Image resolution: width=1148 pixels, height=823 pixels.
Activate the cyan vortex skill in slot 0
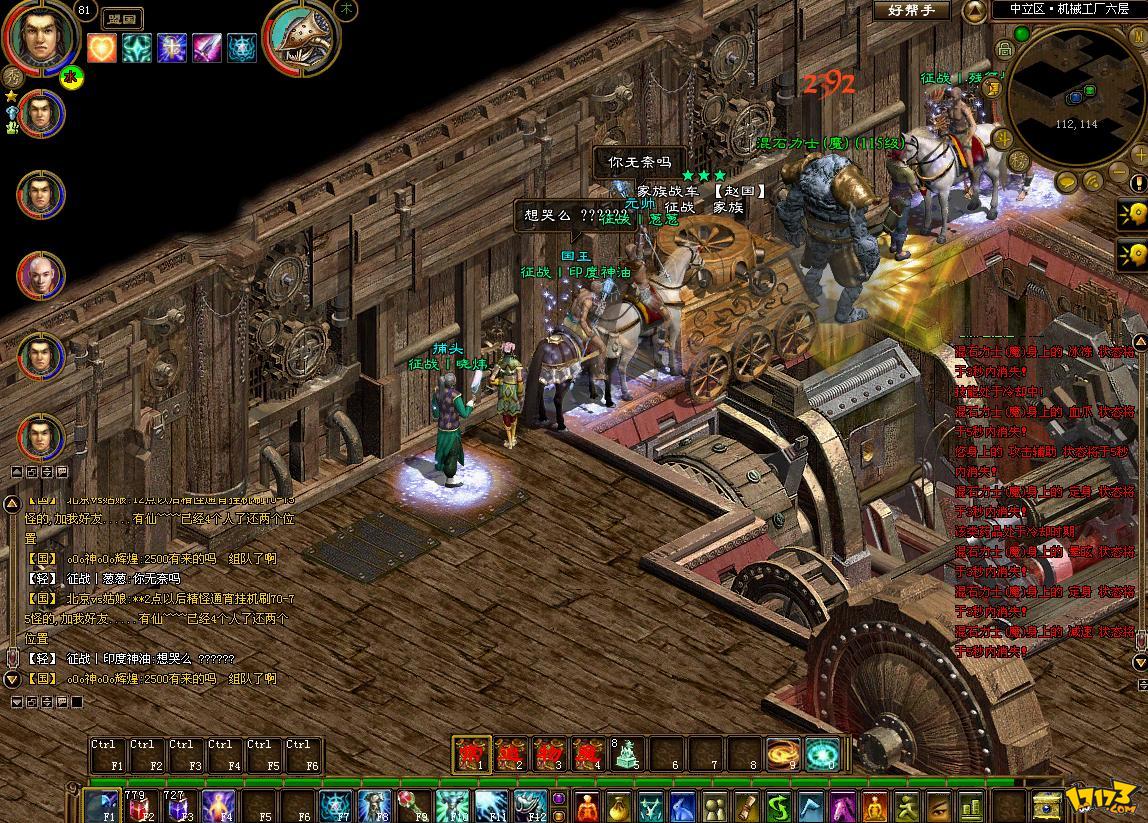pyautogui.click(x=822, y=754)
